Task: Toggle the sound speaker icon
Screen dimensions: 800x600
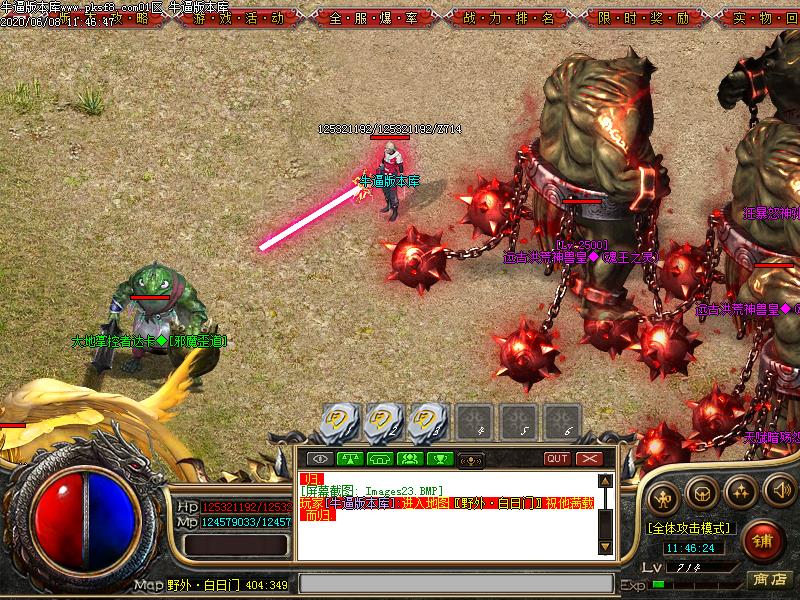Action: (778, 490)
